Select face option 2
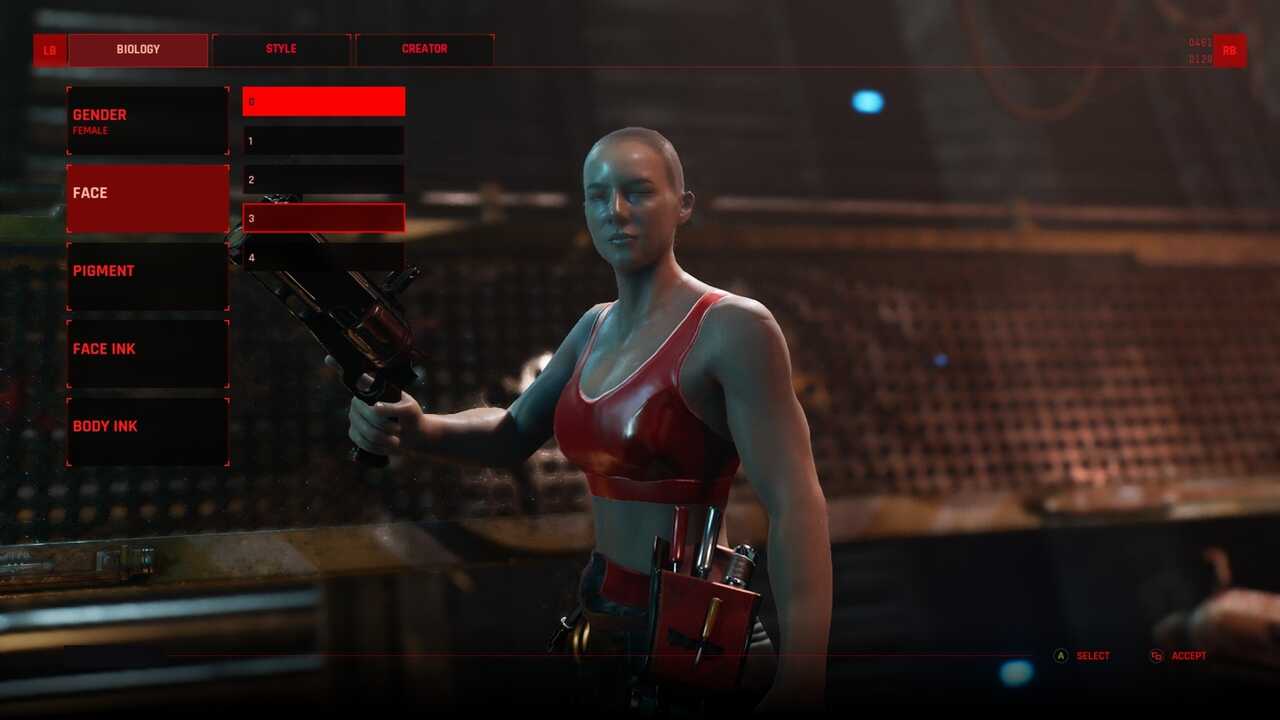 pos(324,180)
